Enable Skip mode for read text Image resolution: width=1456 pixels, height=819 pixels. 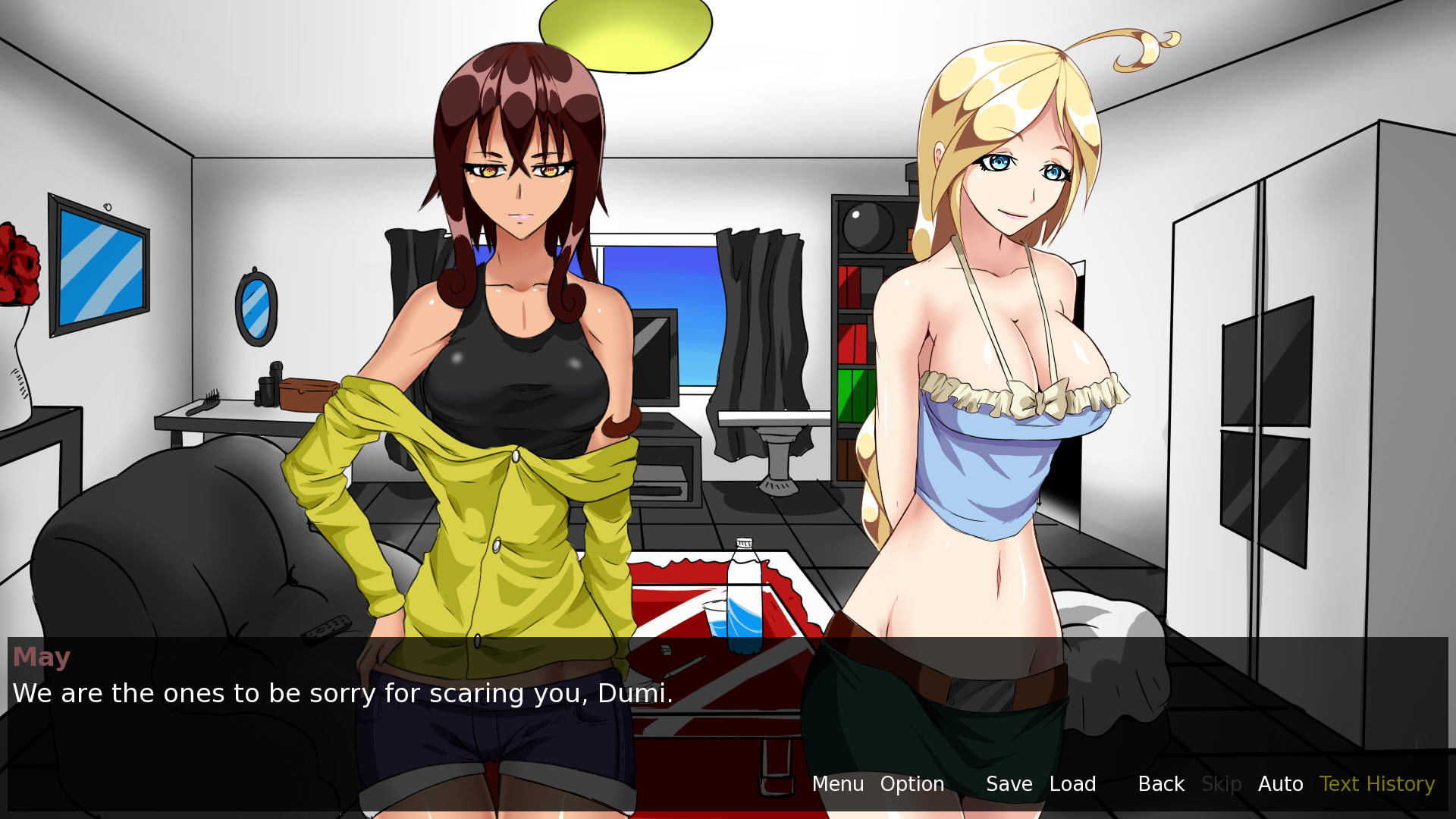click(x=1221, y=784)
